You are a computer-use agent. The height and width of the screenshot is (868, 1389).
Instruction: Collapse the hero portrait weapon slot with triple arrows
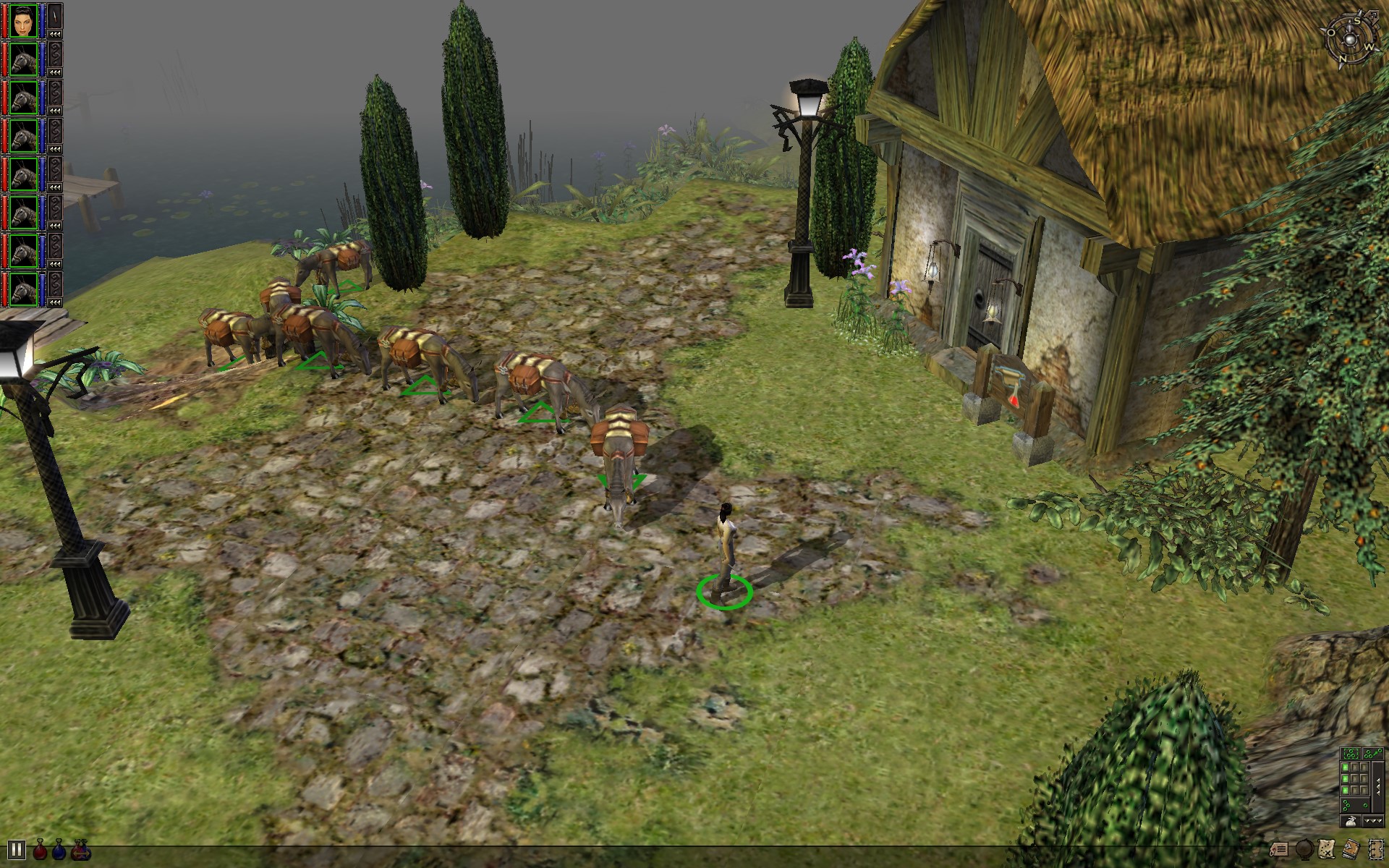point(54,33)
